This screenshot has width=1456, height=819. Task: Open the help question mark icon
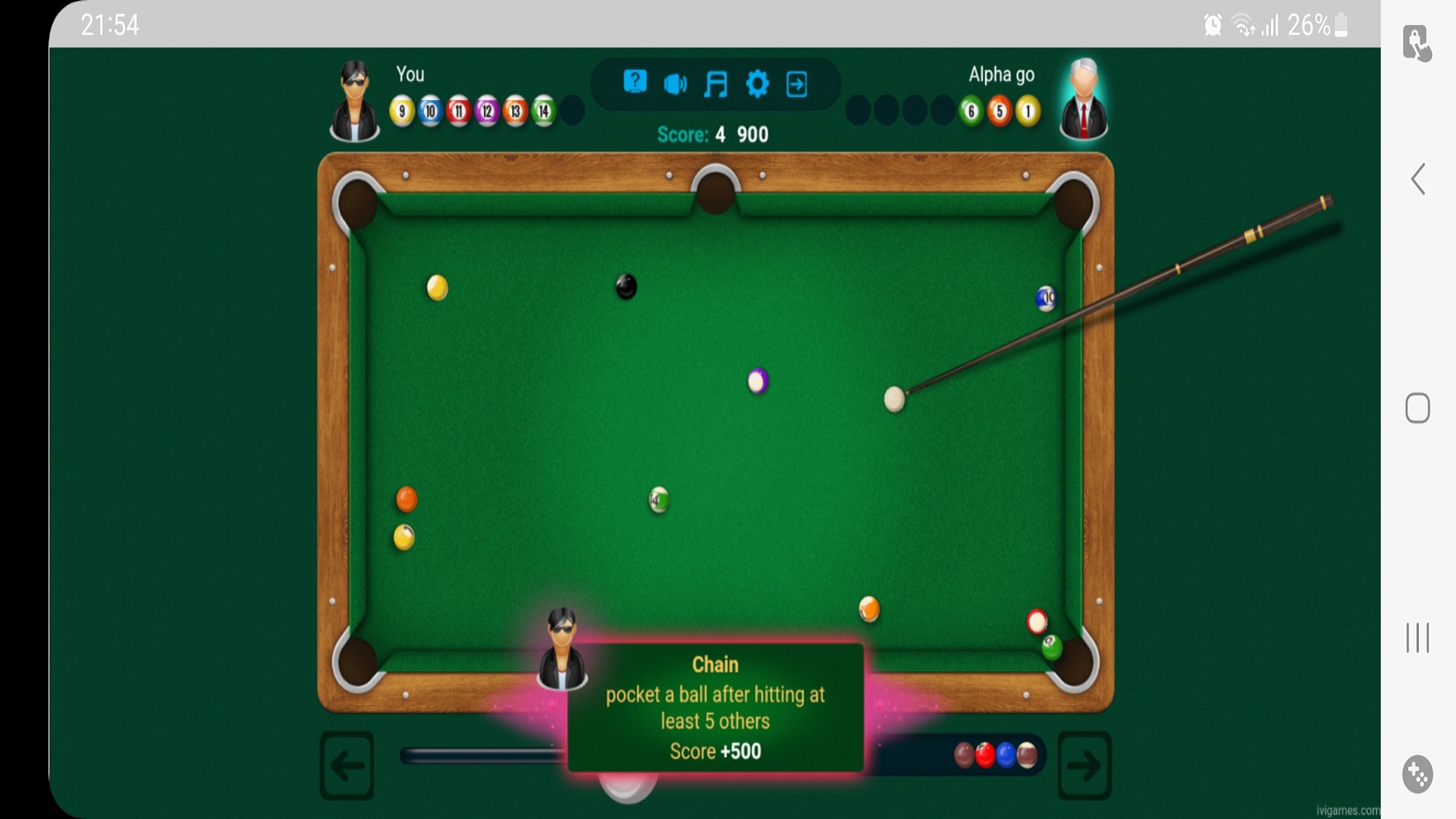pyautogui.click(x=635, y=82)
